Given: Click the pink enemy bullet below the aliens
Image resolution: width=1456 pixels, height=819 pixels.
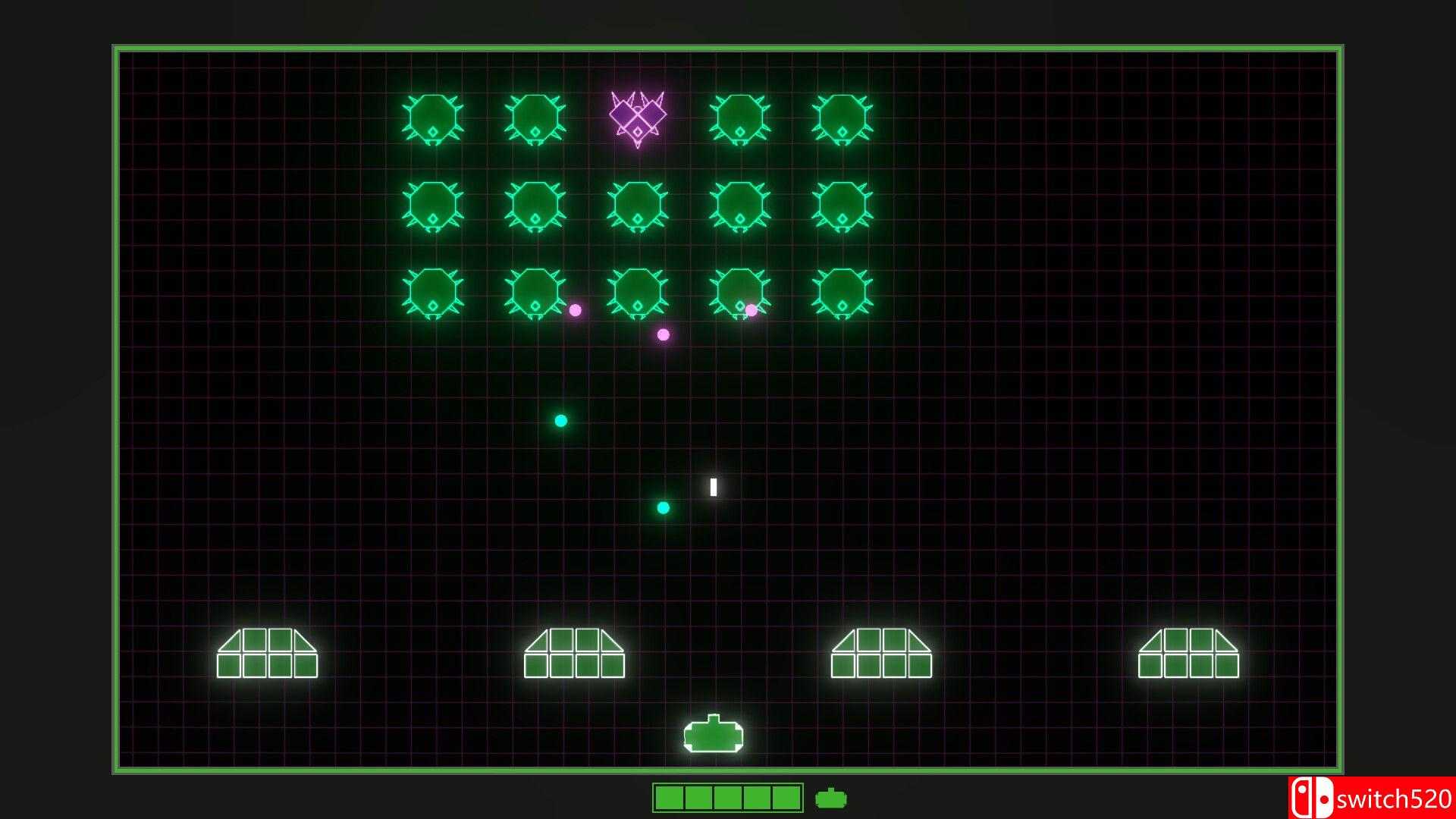Looking at the screenshot, I should click(x=664, y=334).
